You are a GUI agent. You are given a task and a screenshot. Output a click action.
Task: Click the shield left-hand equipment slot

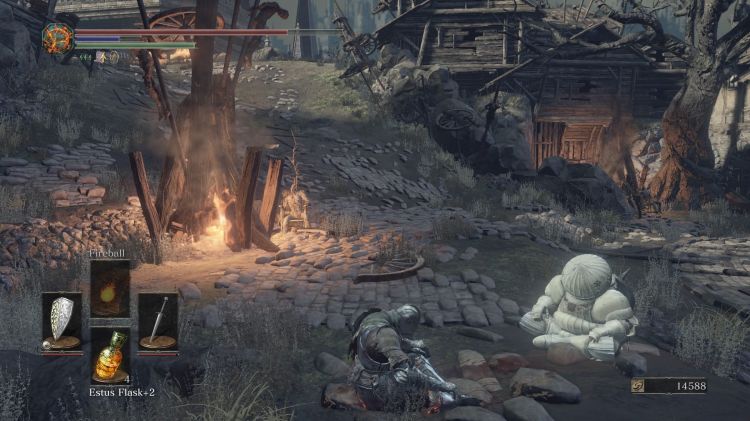[x=62, y=322]
